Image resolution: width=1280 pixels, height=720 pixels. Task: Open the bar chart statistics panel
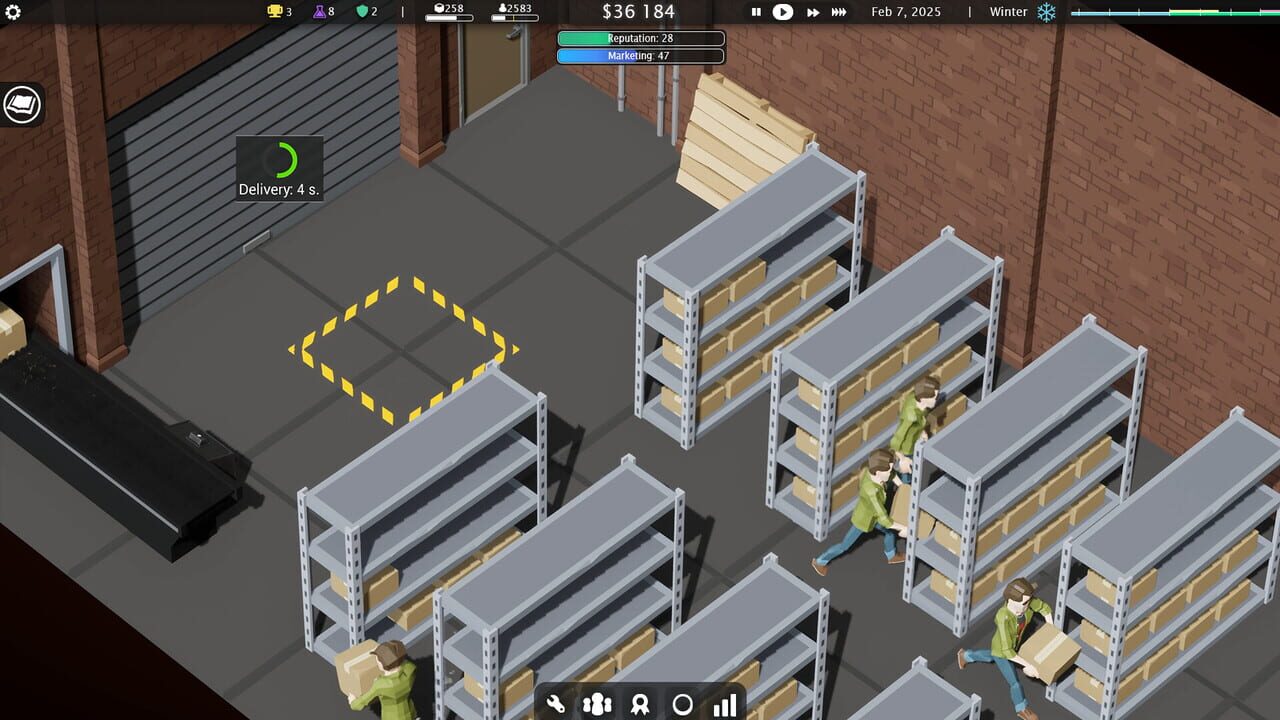pyautogui.click(x=724, y=704)
